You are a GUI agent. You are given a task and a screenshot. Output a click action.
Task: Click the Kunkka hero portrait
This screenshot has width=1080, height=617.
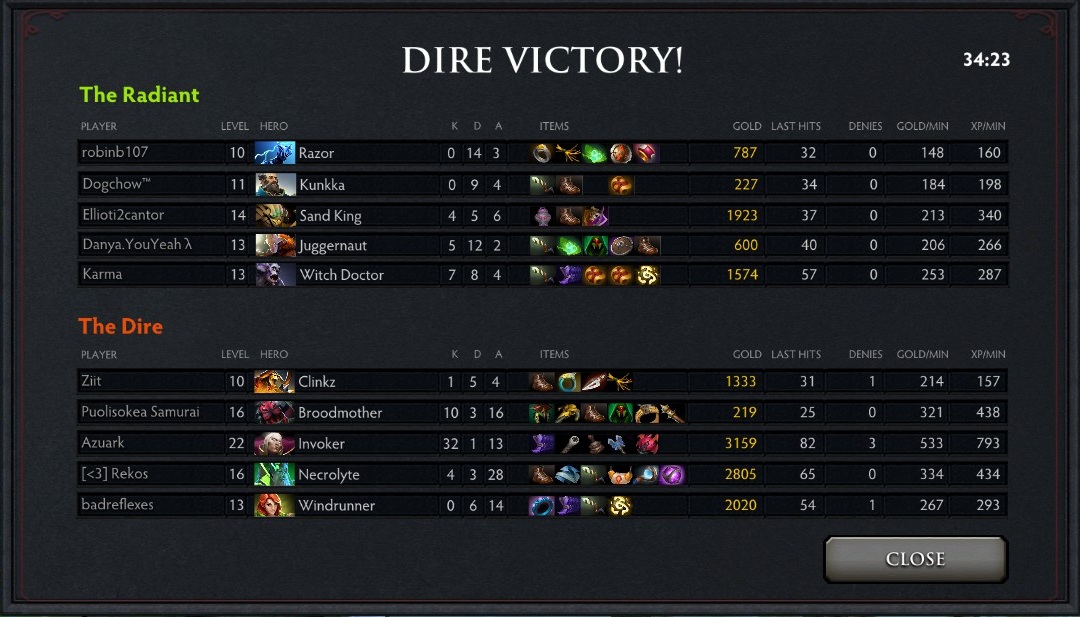(275, 185)
